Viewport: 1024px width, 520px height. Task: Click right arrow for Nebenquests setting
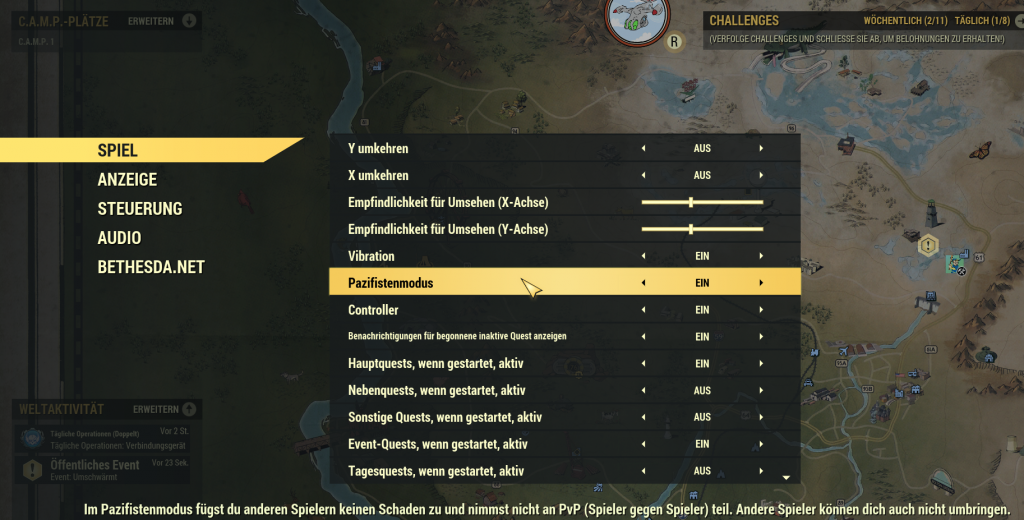coord(761,390)
